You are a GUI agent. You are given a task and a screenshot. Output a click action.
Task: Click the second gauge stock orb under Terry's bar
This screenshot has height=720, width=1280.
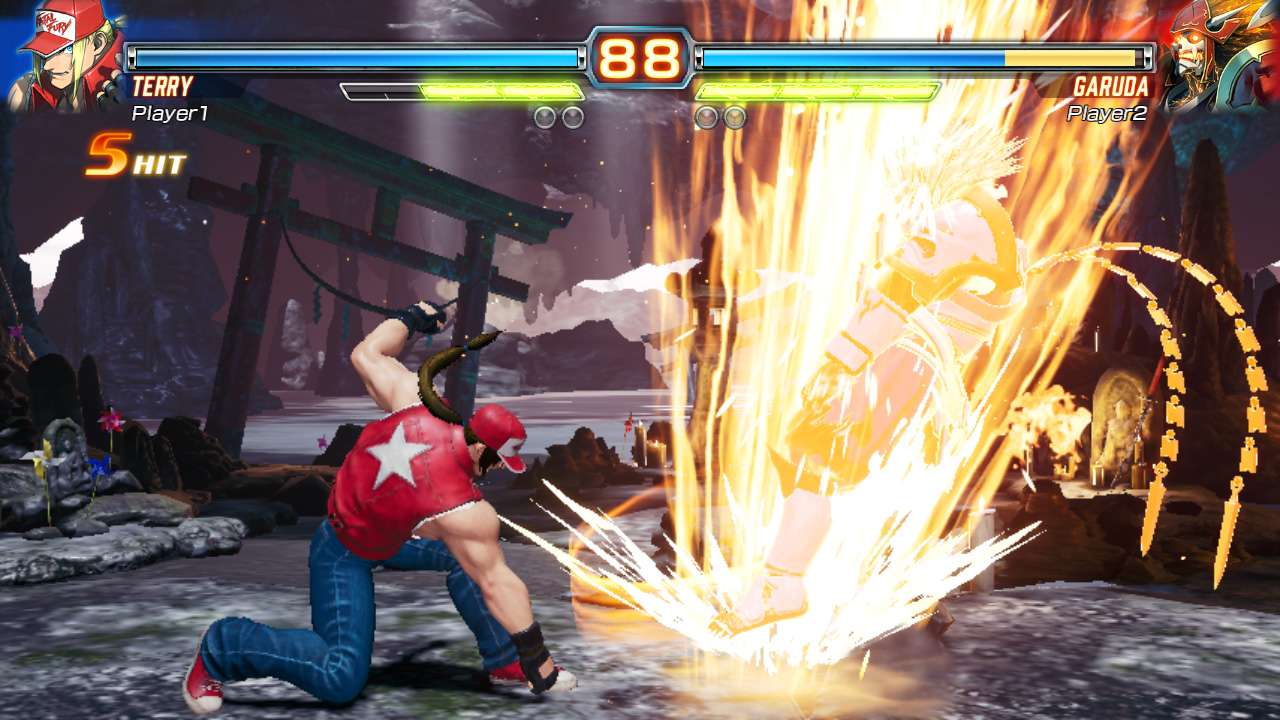click(x=572, y=117)
